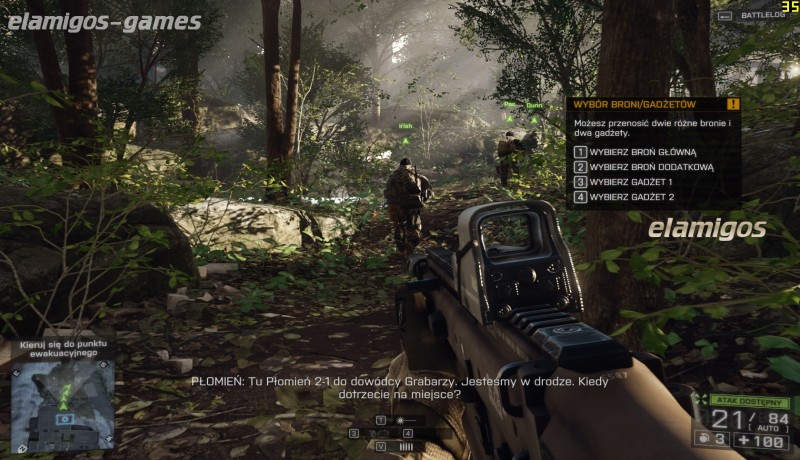Select the 'Wybierz gadżet 2' entry

click(630, 197)
